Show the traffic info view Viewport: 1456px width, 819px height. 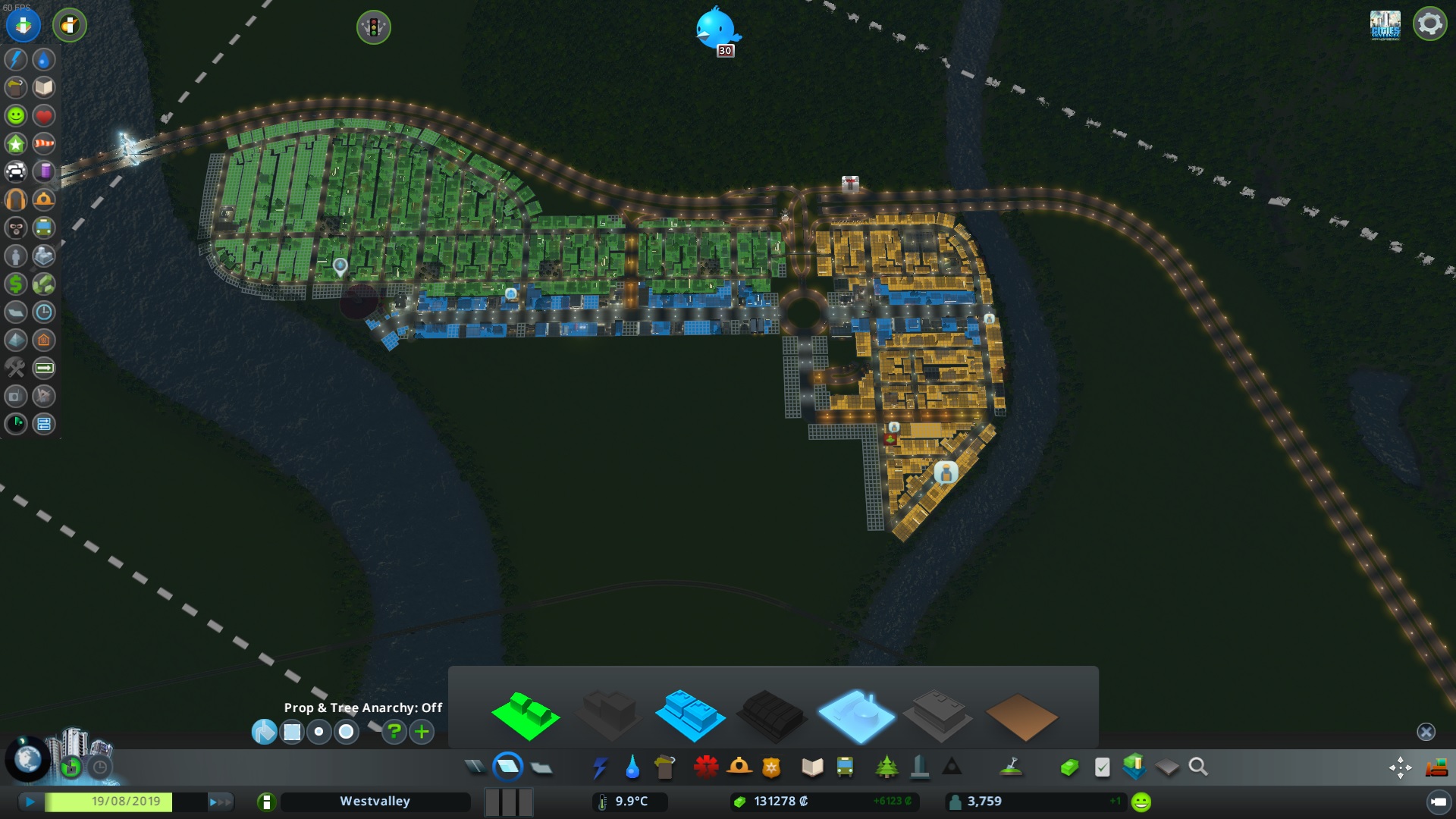[x=16, y=171]
